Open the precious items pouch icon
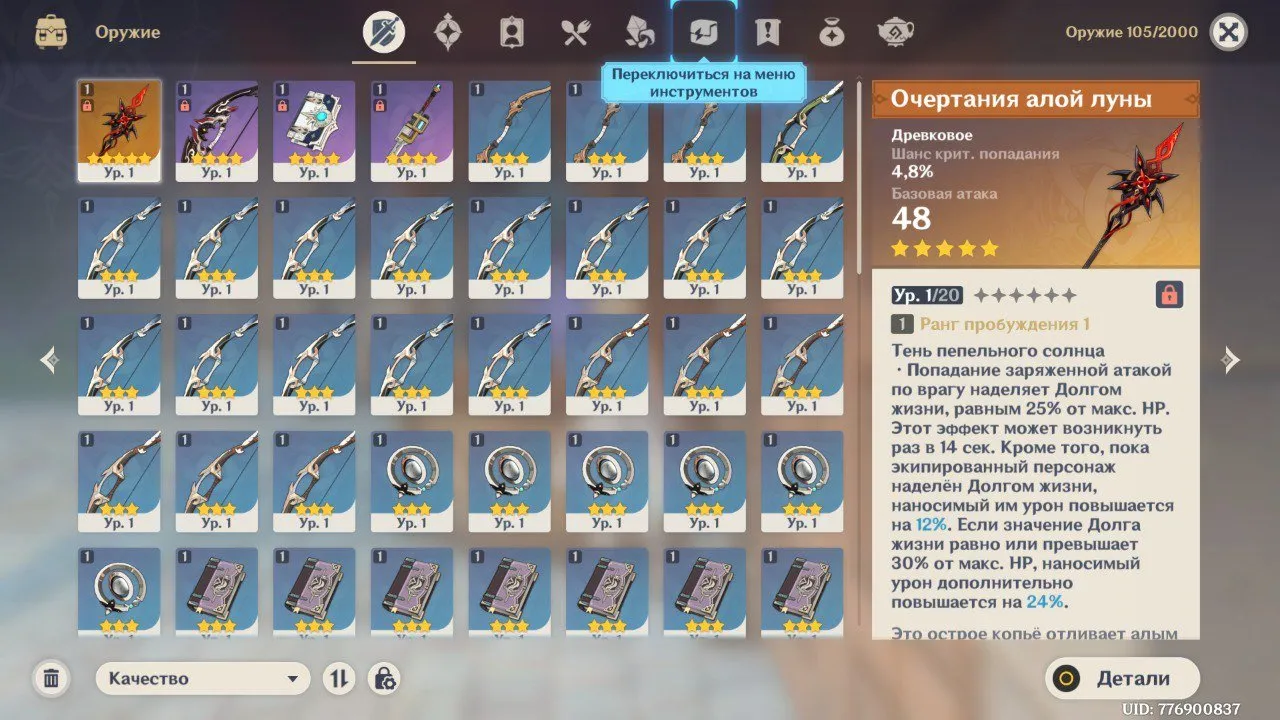Image resolution: width=1280 pixels, height=720 pixels. [x=831, y=30]
